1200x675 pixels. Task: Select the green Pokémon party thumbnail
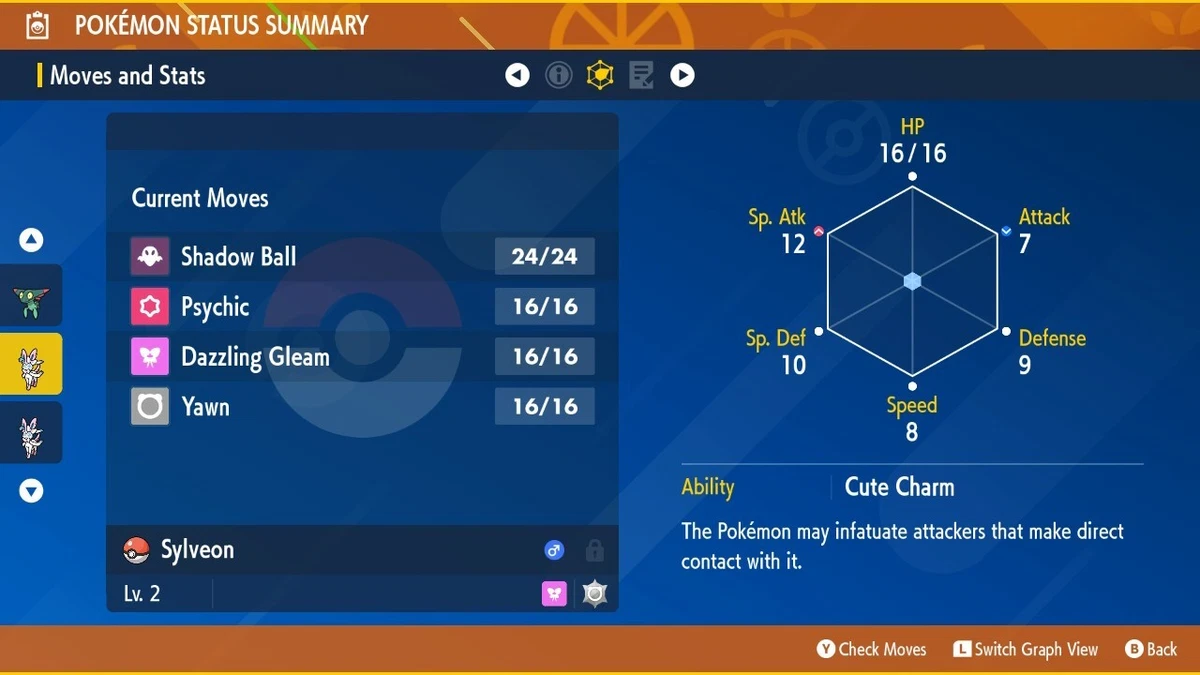point(30,298)
